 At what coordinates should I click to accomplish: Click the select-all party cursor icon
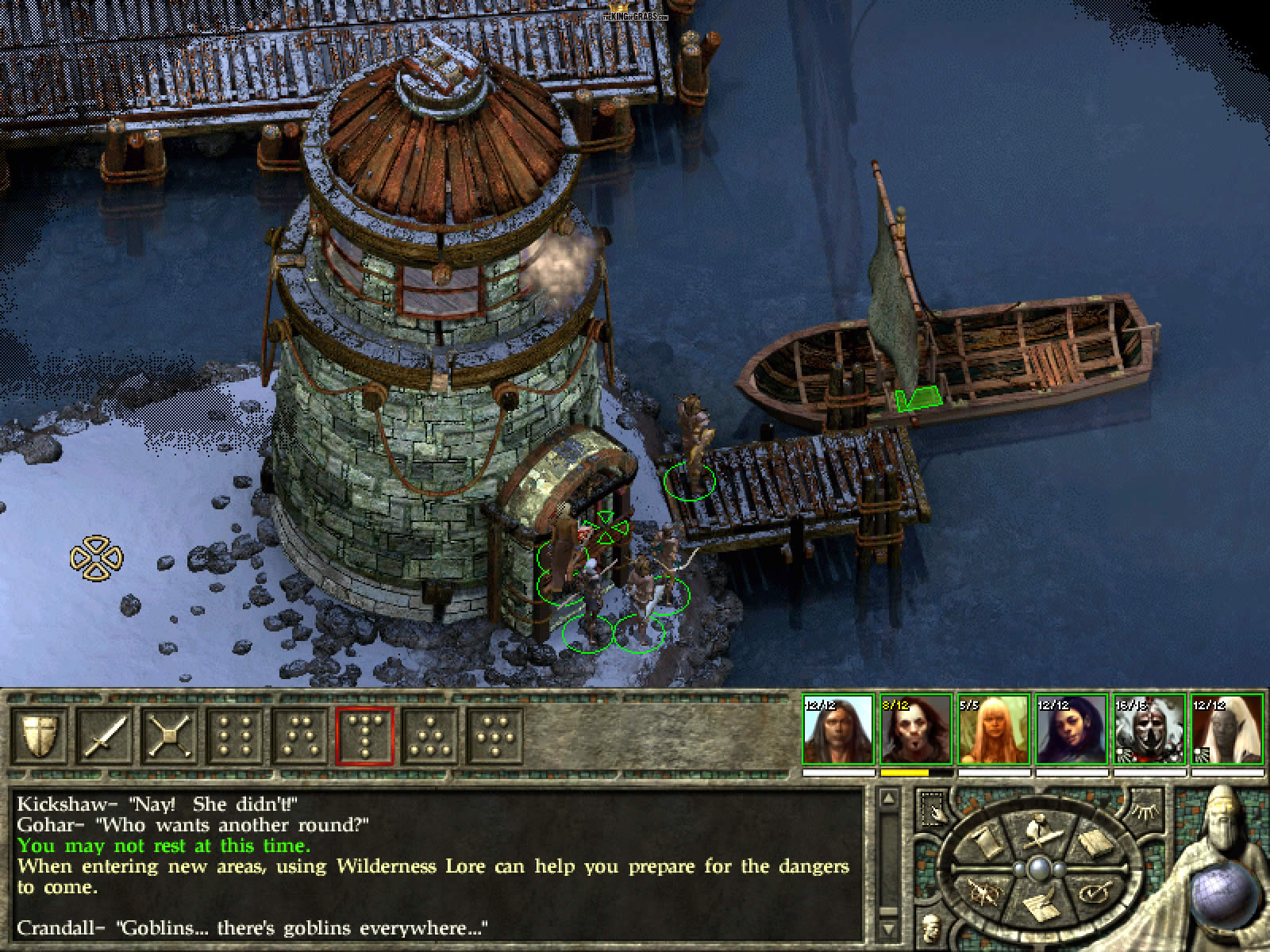pos(933,806)
